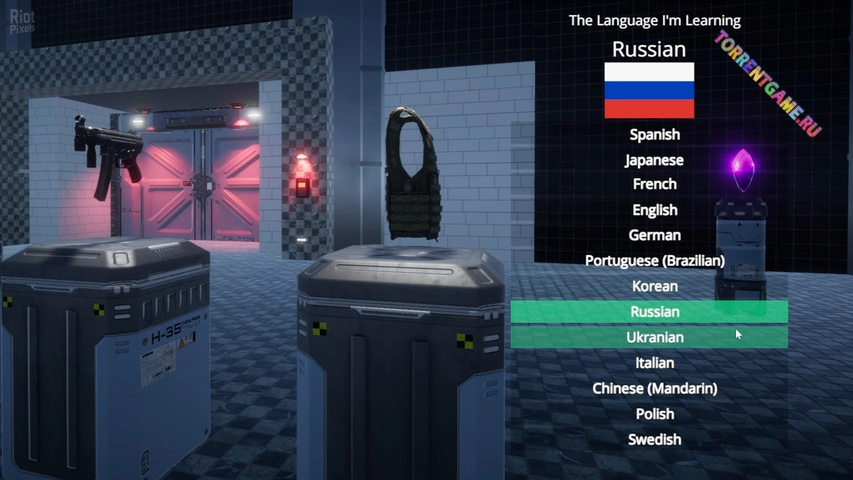Choose Chinese (Mandarin) option
Image resolution: width=853 pixels, height=480 pixels.
pos(654,388)
